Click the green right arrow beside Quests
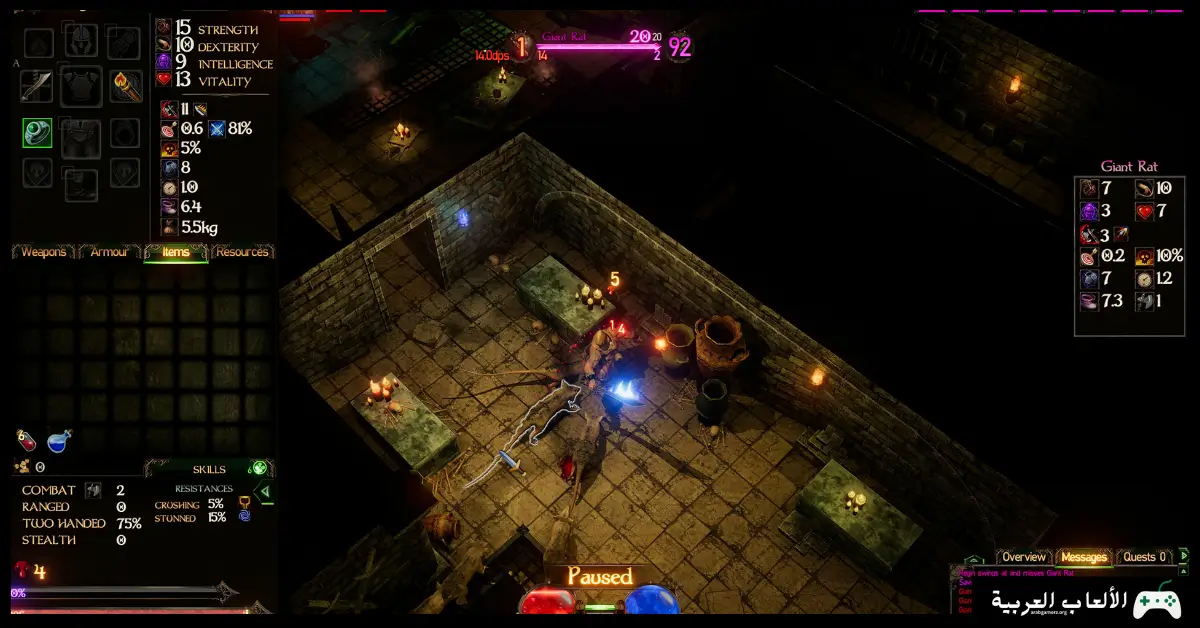Screen dimensions: 1200x628 [x=1184, y=556]
